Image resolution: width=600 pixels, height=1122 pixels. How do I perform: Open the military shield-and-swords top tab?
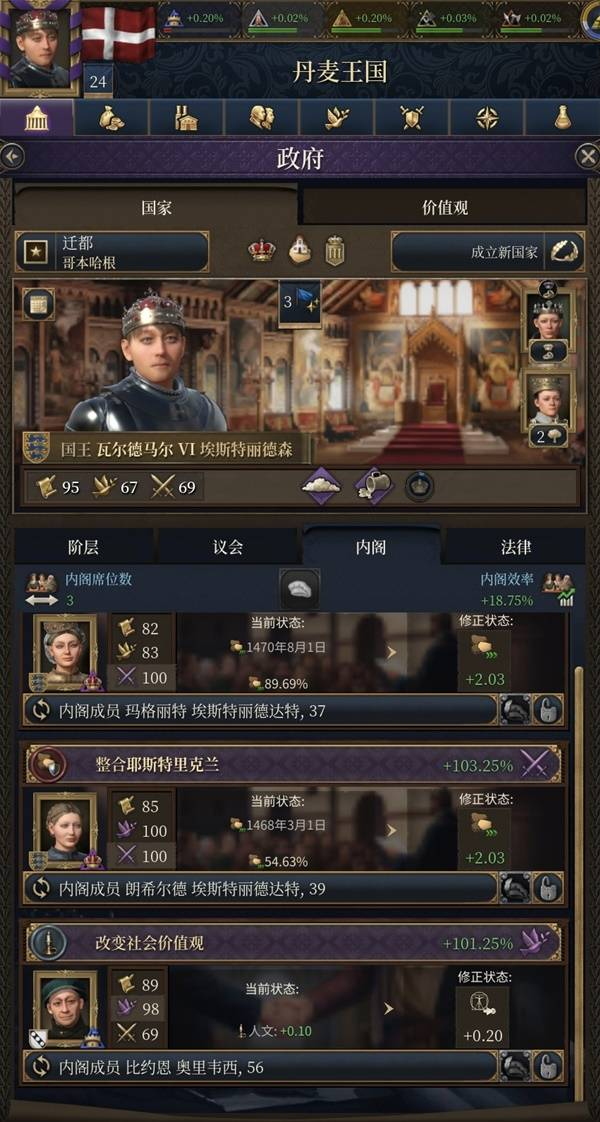click(412, 118)
